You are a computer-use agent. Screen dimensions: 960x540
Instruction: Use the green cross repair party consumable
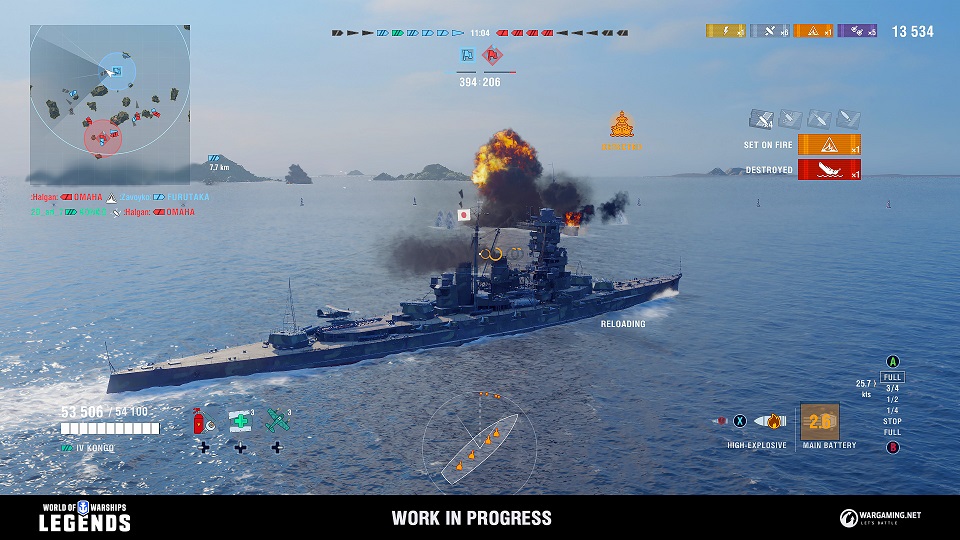coord(240,422)
